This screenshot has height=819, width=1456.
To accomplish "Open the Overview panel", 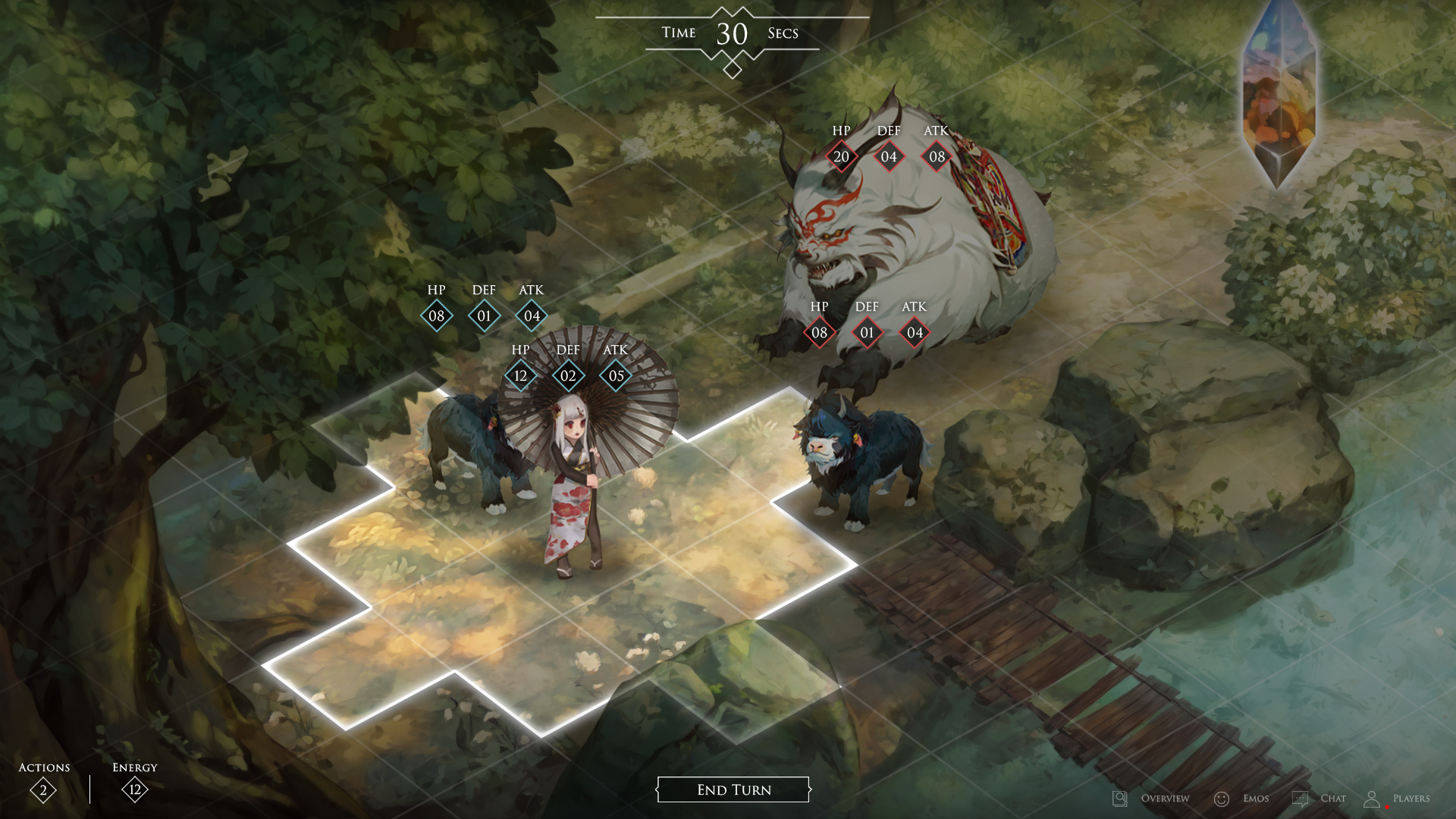I will (x=1151, y=798).
